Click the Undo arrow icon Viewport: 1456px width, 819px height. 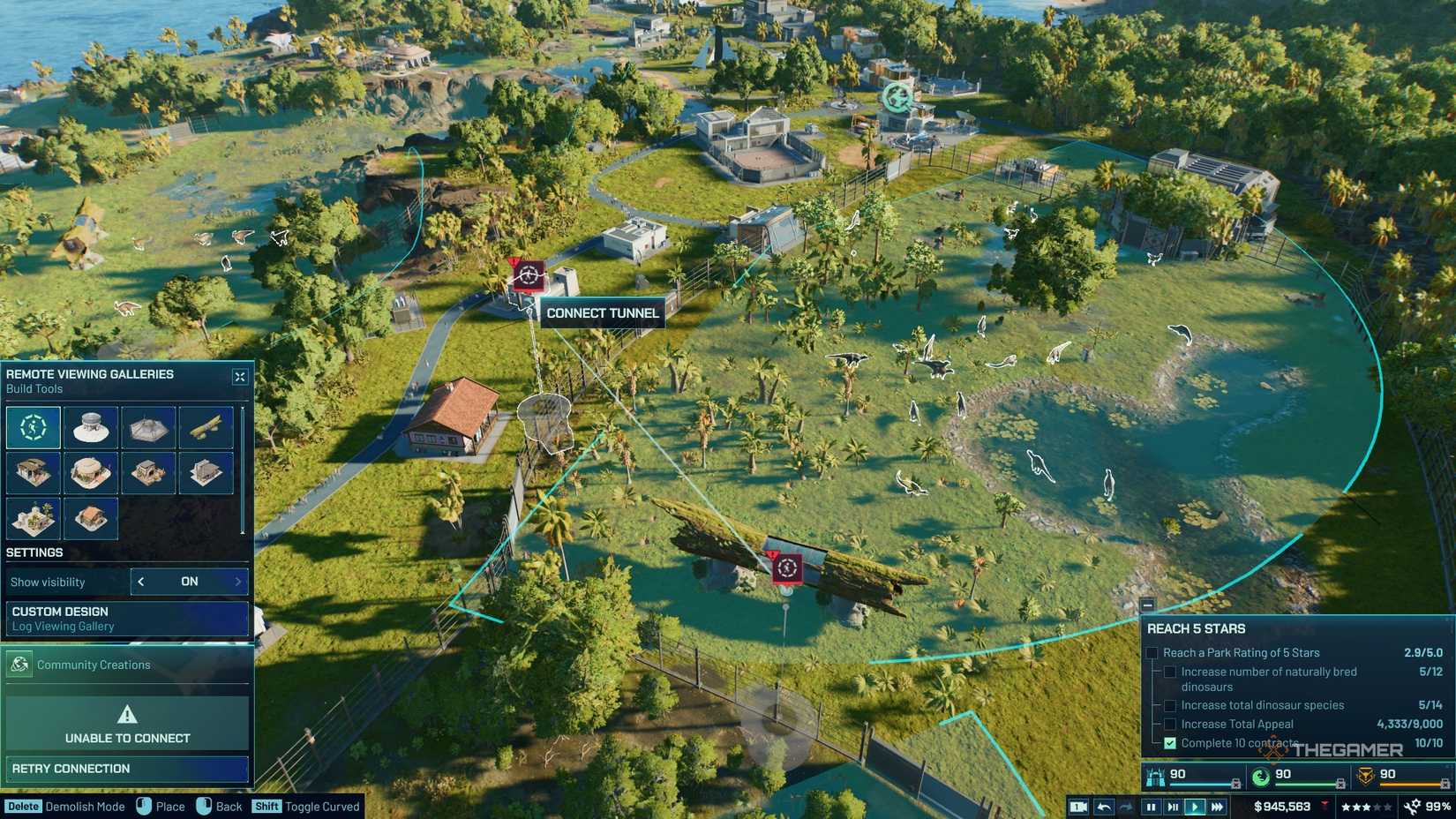tap(1103, 806)
